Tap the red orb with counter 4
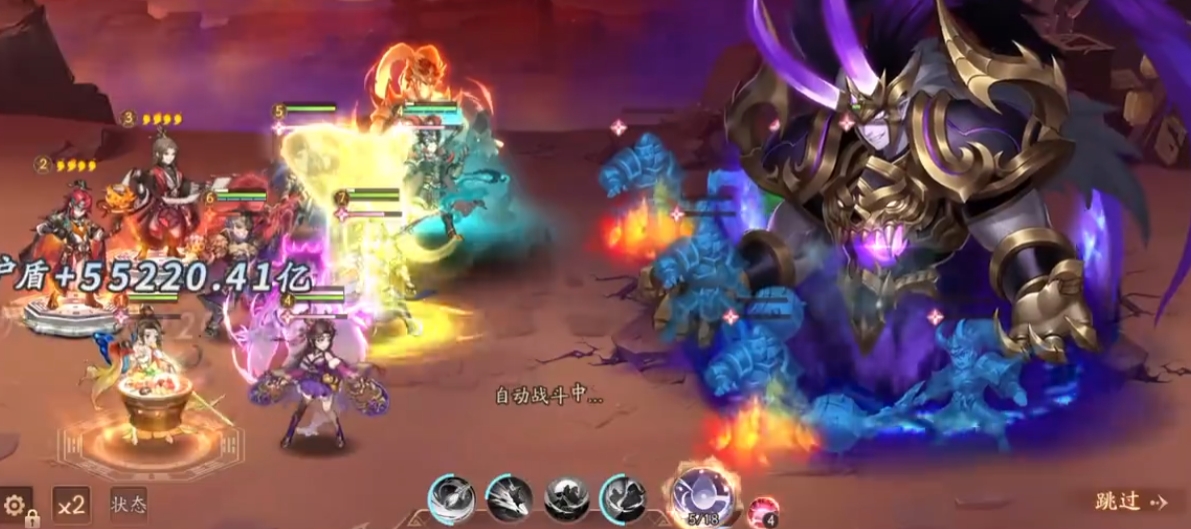1191x529 pixels. [x=762, y=510]
